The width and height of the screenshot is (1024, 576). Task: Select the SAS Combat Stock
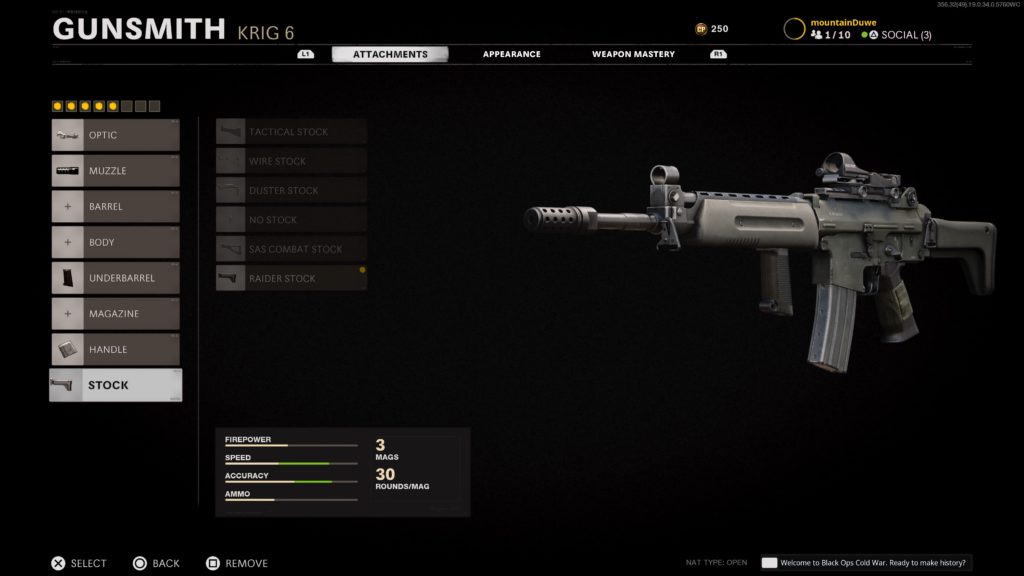[x=291, y=249]
